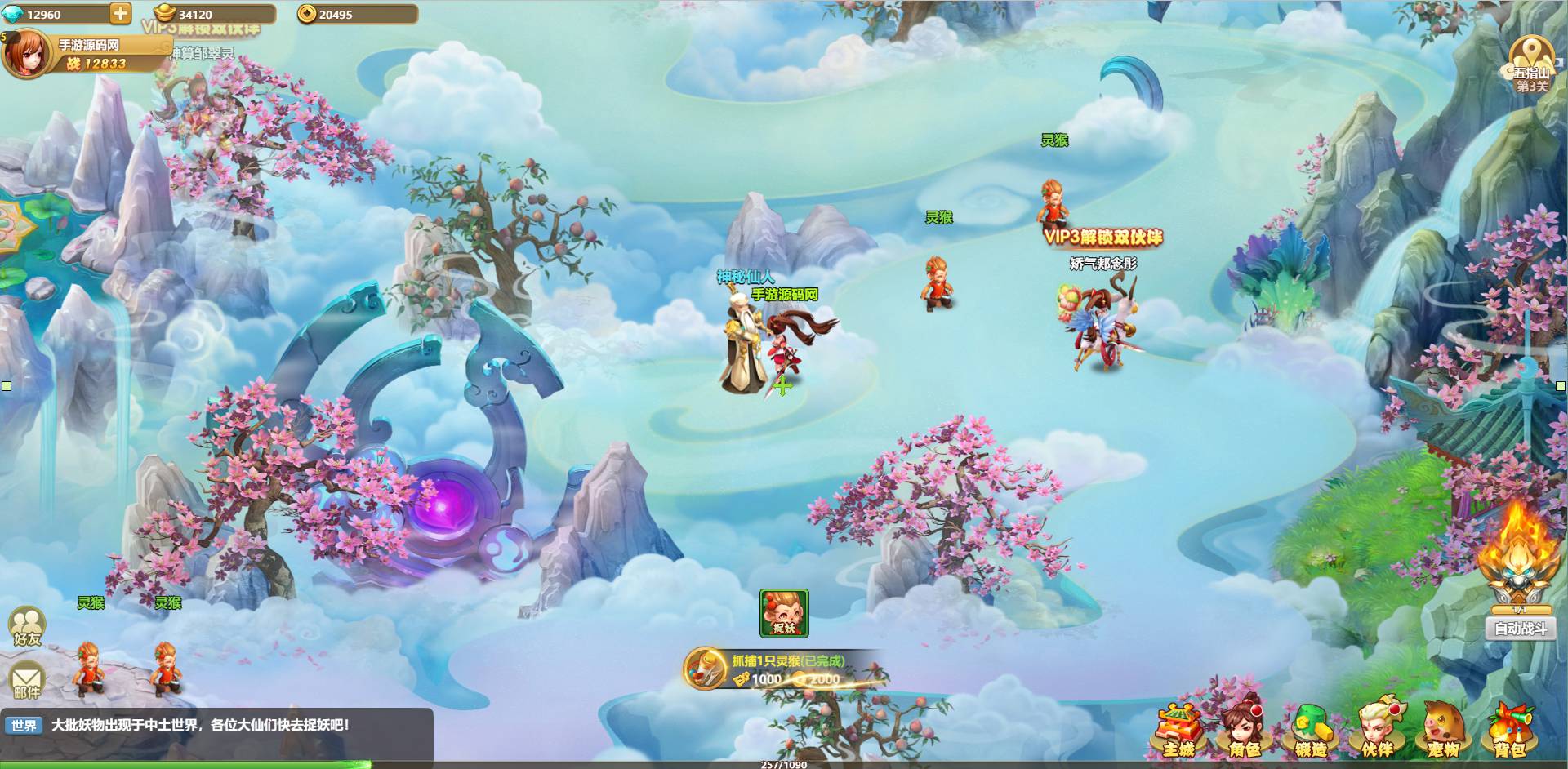
Task: Open the 伙伴 partners menu
Action: tap(1377, 729)
